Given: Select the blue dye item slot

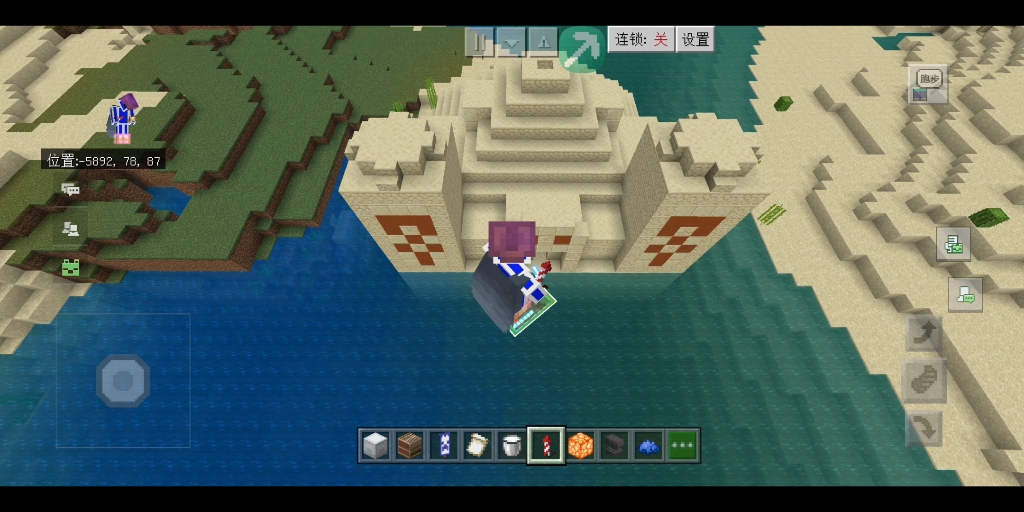Looking at the screenshot, I should pyautogui.click(x=648, y=445).
